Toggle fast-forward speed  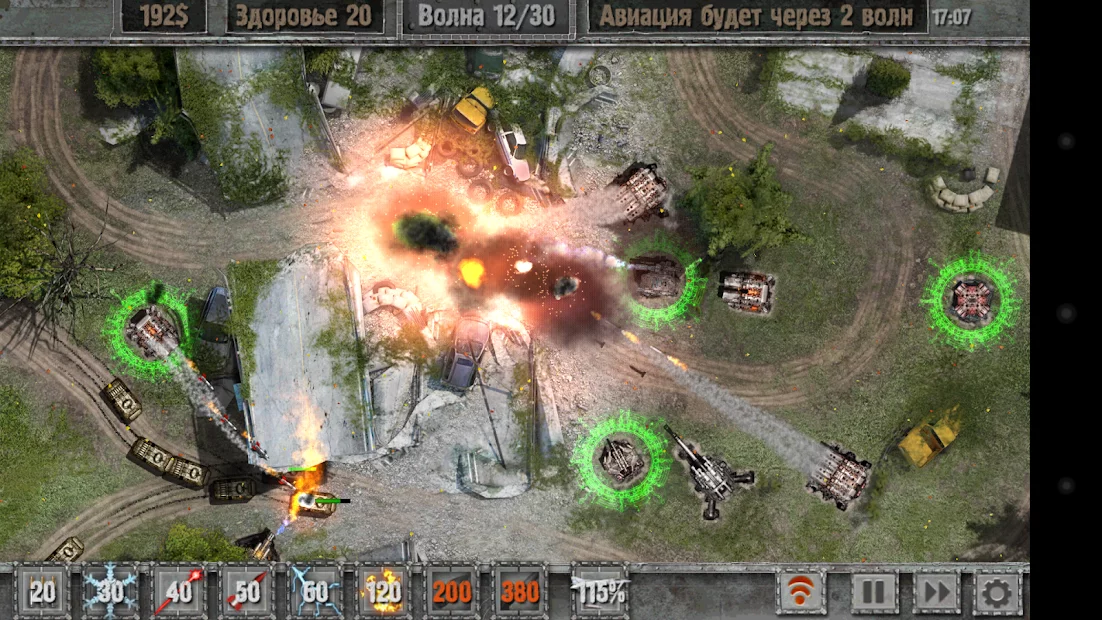point(937,592)
